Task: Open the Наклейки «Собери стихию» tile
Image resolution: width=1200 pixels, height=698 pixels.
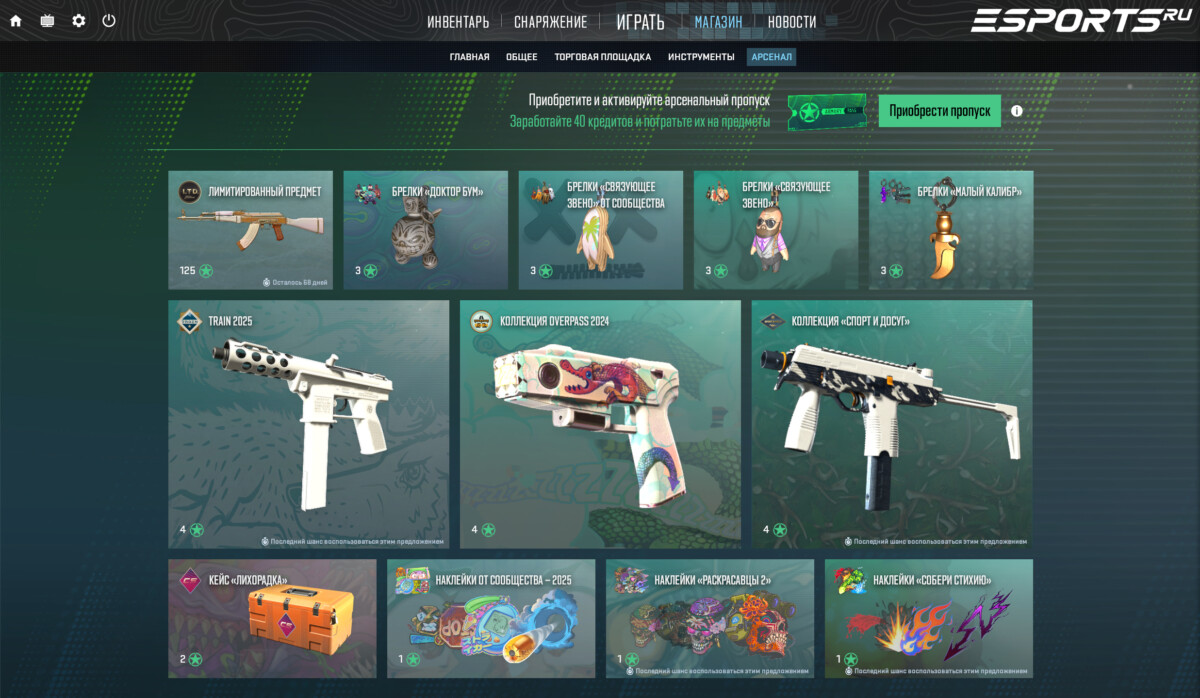Action: pos(928,618)
